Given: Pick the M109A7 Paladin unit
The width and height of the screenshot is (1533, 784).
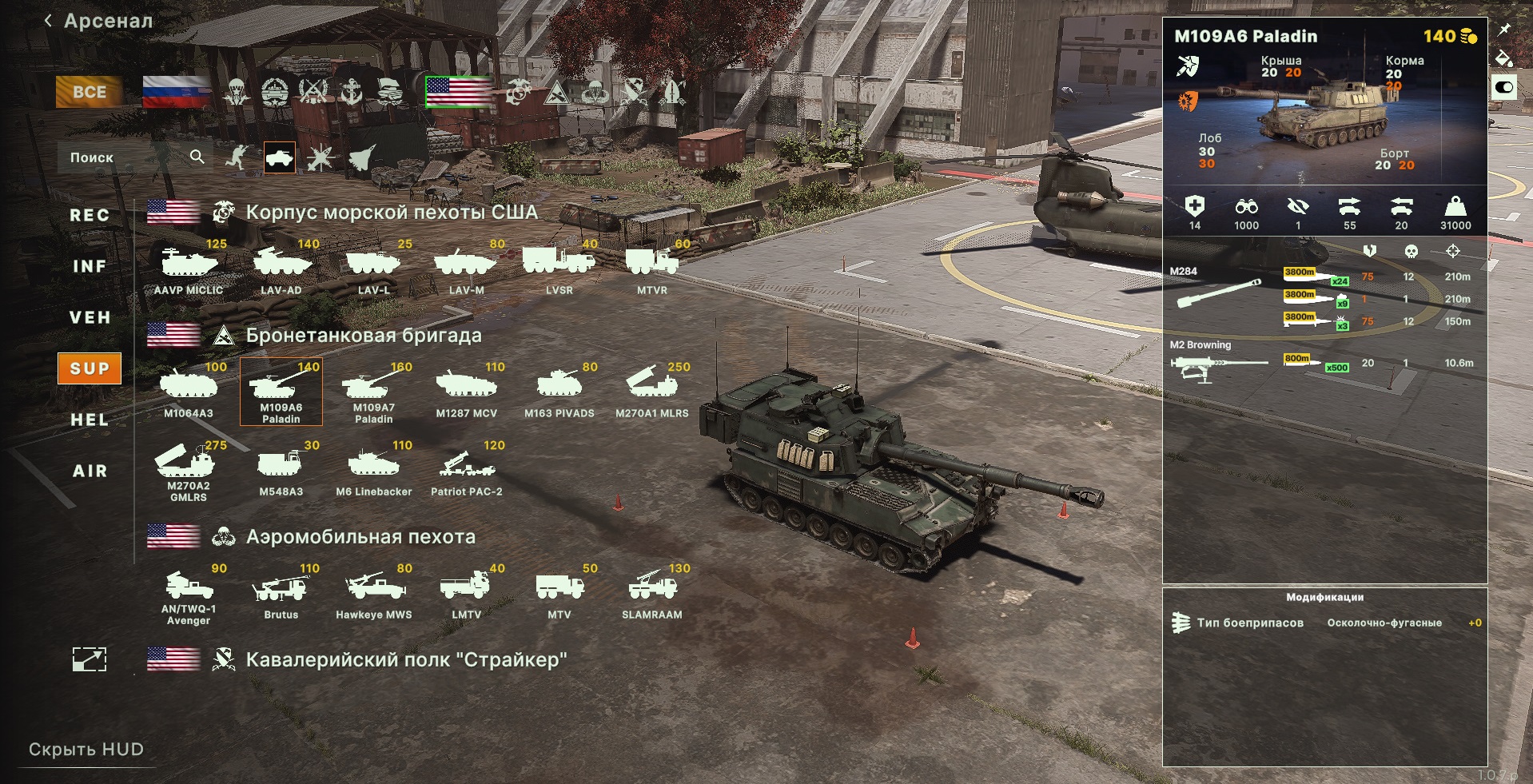Looking at the screenshot, I should click(374, 391).
